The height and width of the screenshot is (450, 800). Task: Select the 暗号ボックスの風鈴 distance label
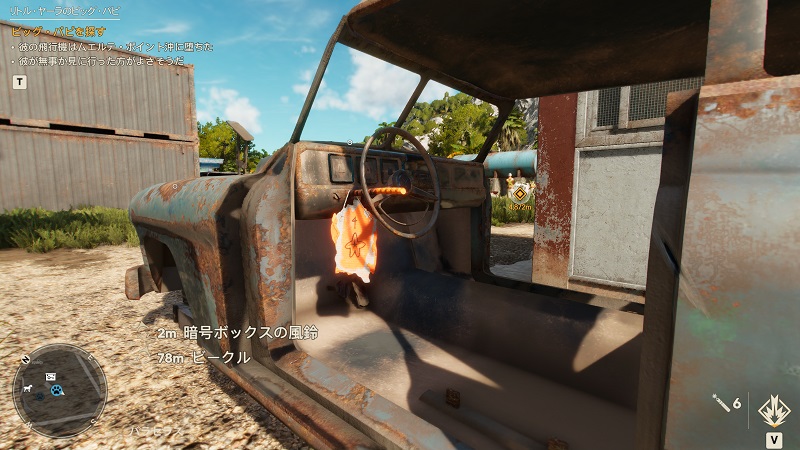click(x=237, y=333)
